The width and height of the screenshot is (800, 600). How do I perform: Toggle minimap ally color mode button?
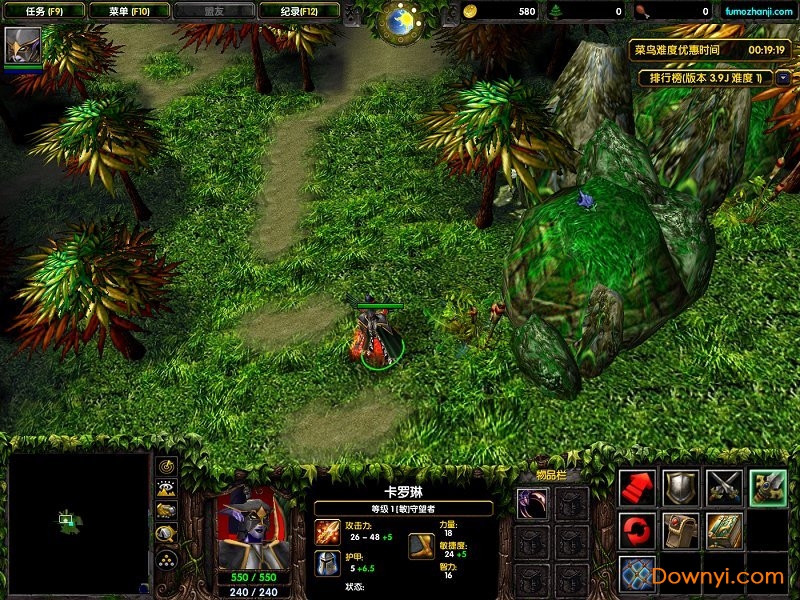(x=167, y=512)
